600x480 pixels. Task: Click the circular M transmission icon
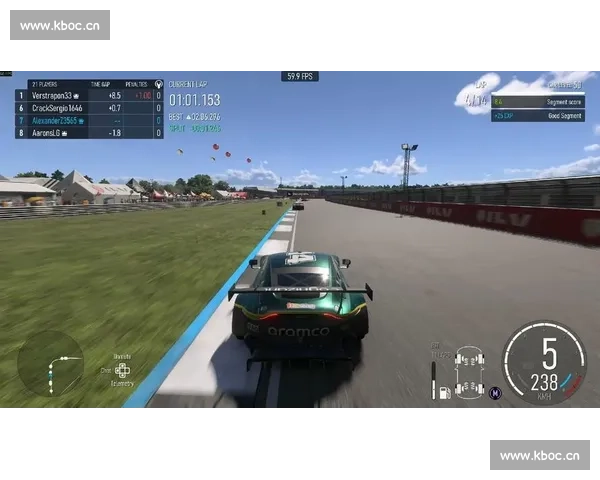tap(494, 392)
